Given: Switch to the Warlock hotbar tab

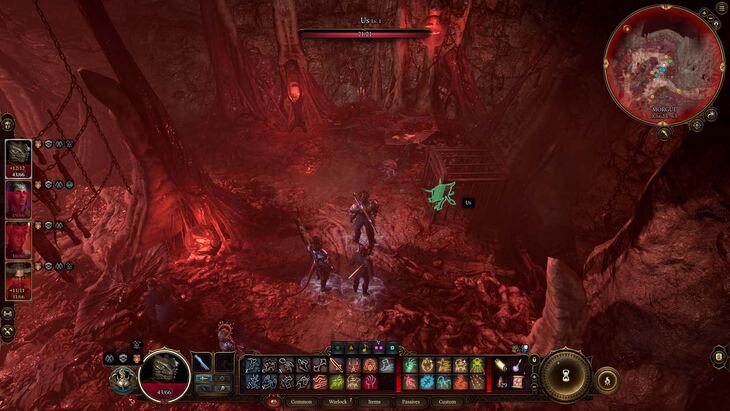Looking at the screenshot, I should tap(338, 402).
